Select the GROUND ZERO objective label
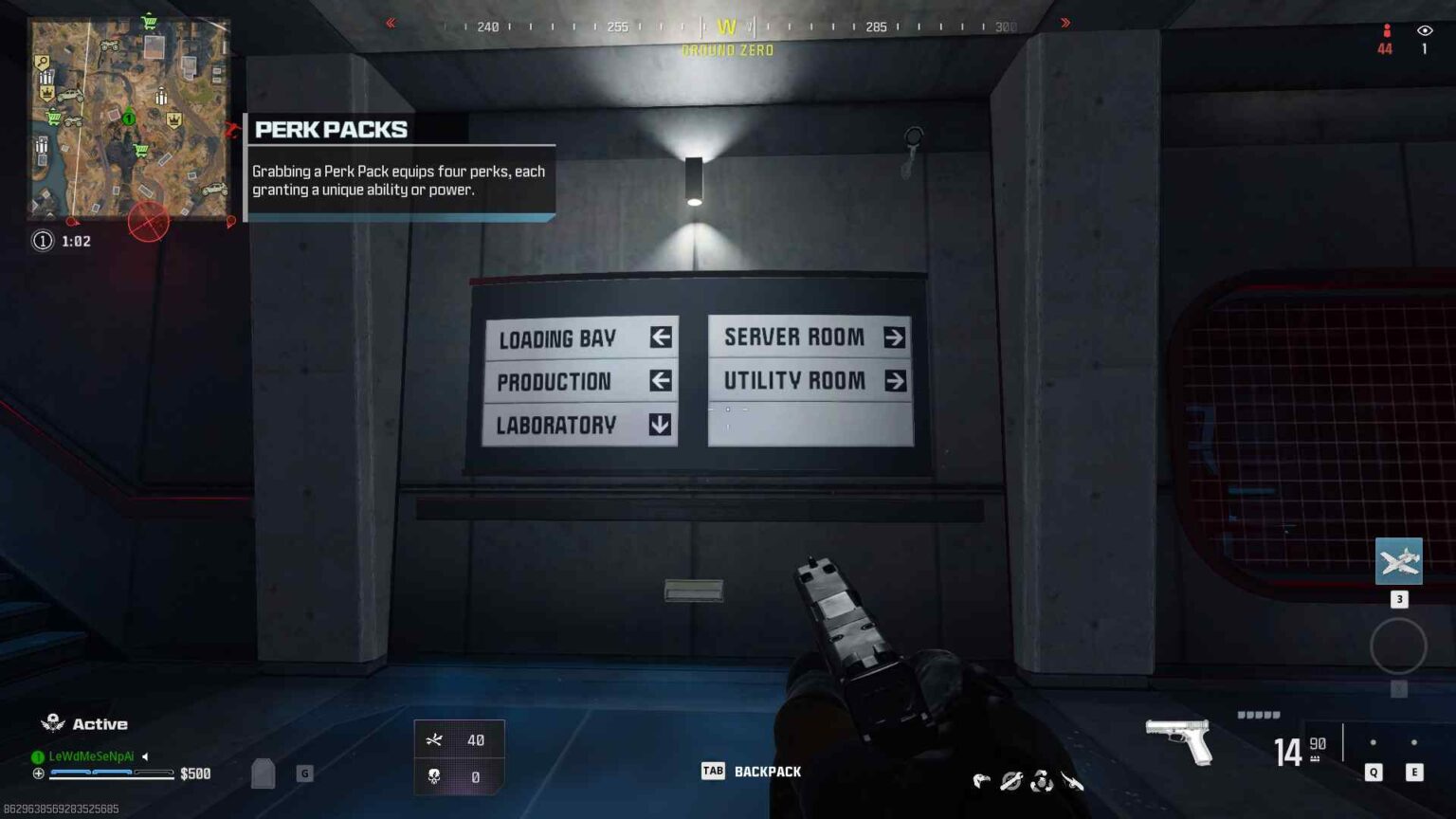The image size is (1456, 819). (x=726, y=50)
